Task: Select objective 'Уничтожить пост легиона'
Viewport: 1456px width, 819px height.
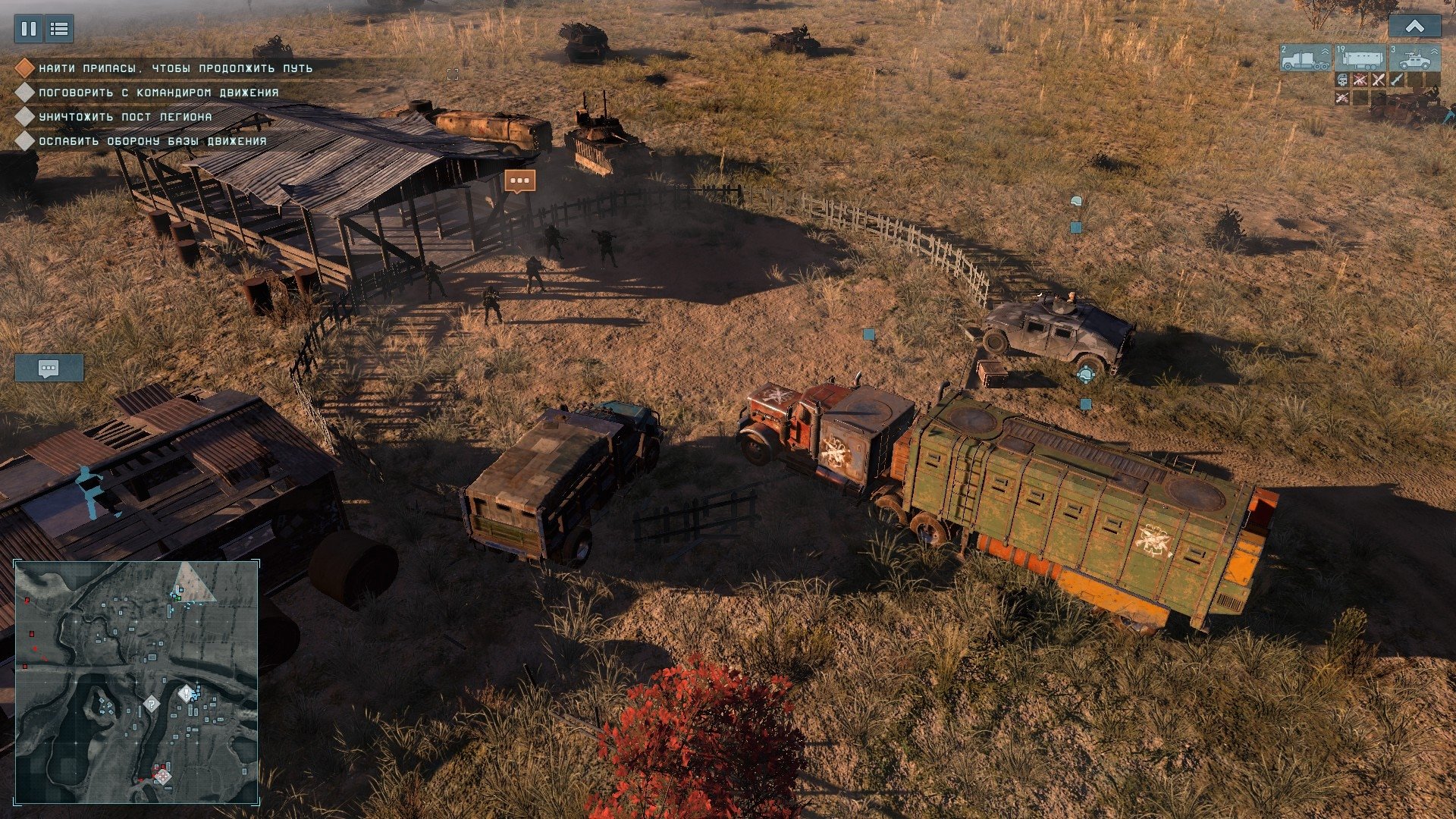Action: 125,117
